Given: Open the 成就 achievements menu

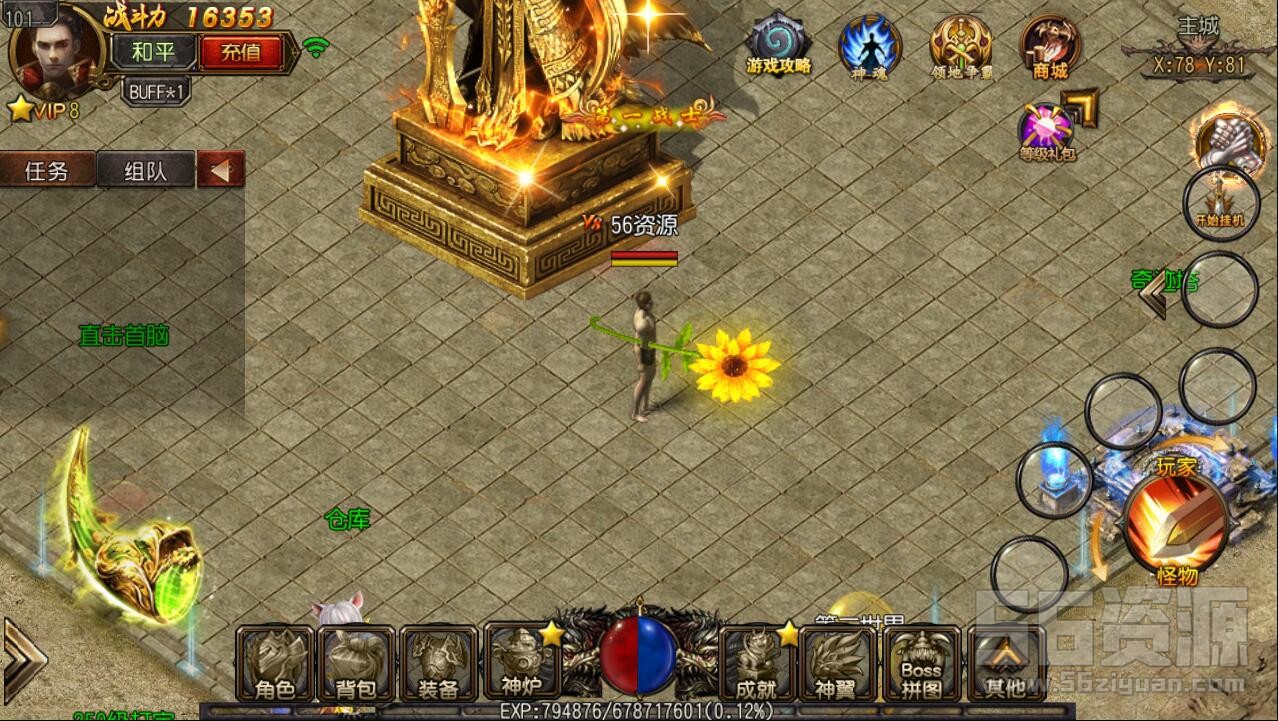Looking at the screenshot, I should pyautogui.click(x=757, y=663).
